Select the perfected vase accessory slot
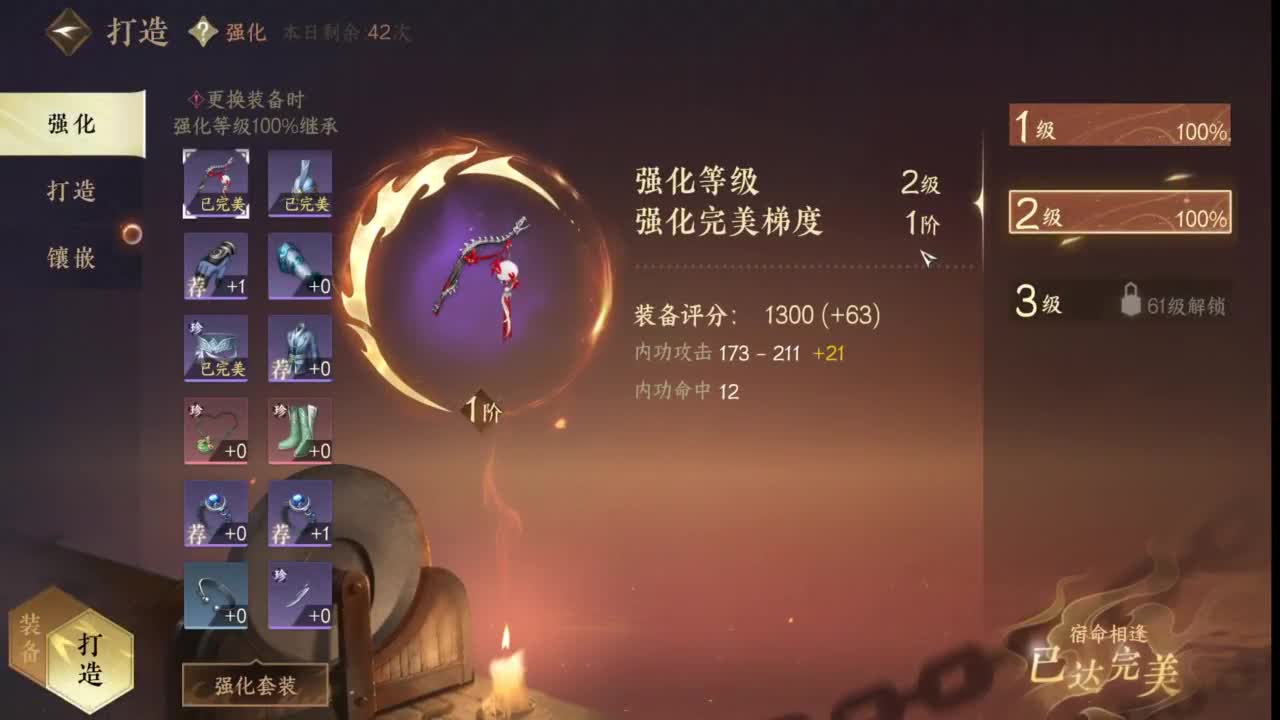This screenshot has width=1280, height=720. coord(300,183)
